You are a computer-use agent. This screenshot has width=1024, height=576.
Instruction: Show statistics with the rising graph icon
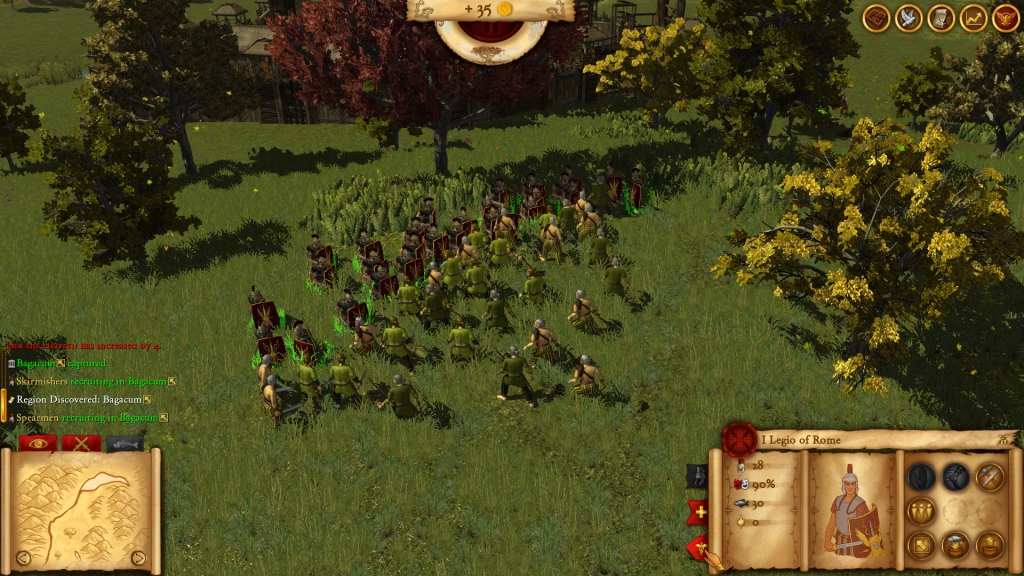pos(973,18)
